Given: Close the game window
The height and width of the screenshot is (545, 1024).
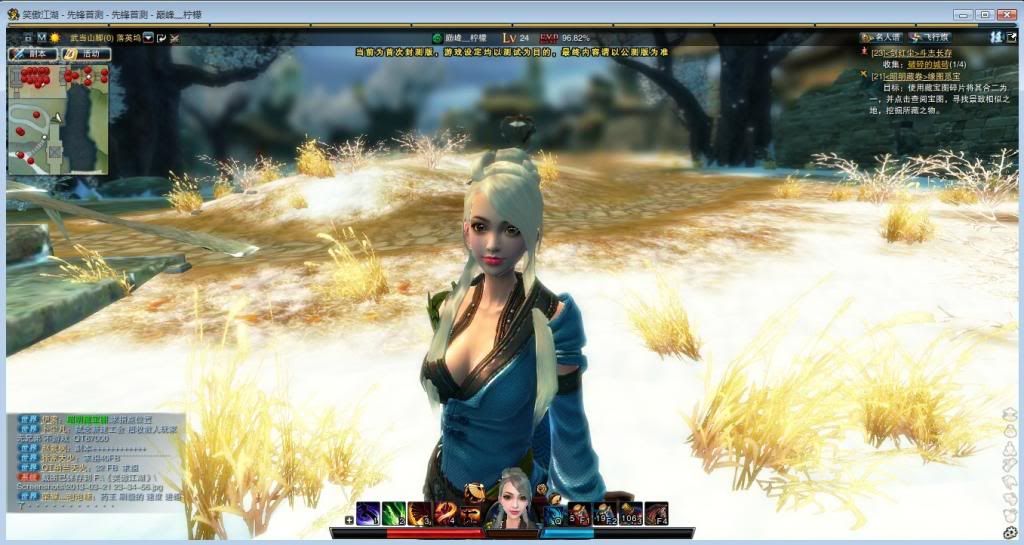Looking at the screenshot, I should tap(1007, 14).
